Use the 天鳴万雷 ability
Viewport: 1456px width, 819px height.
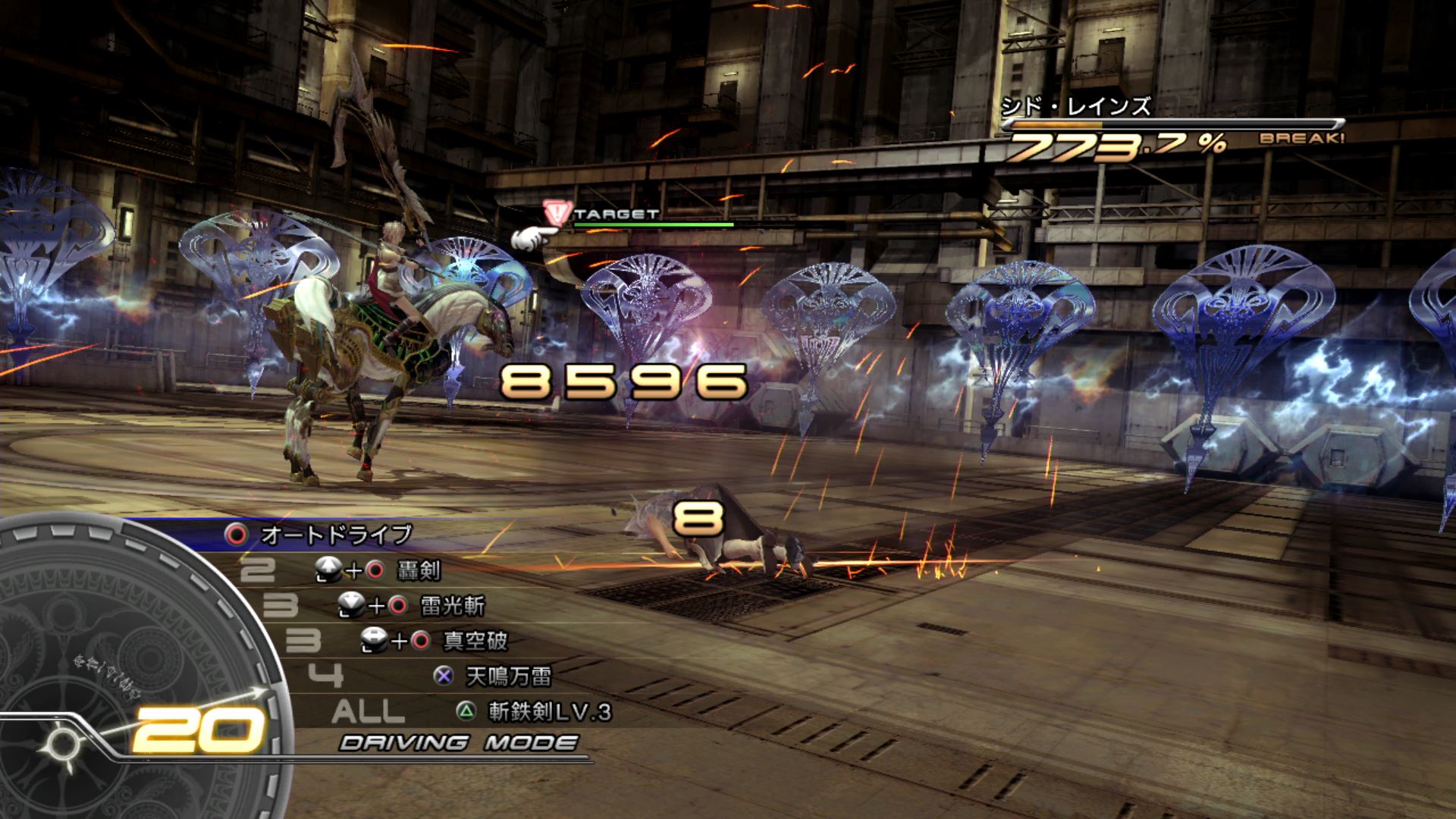(x=508, y=676)
